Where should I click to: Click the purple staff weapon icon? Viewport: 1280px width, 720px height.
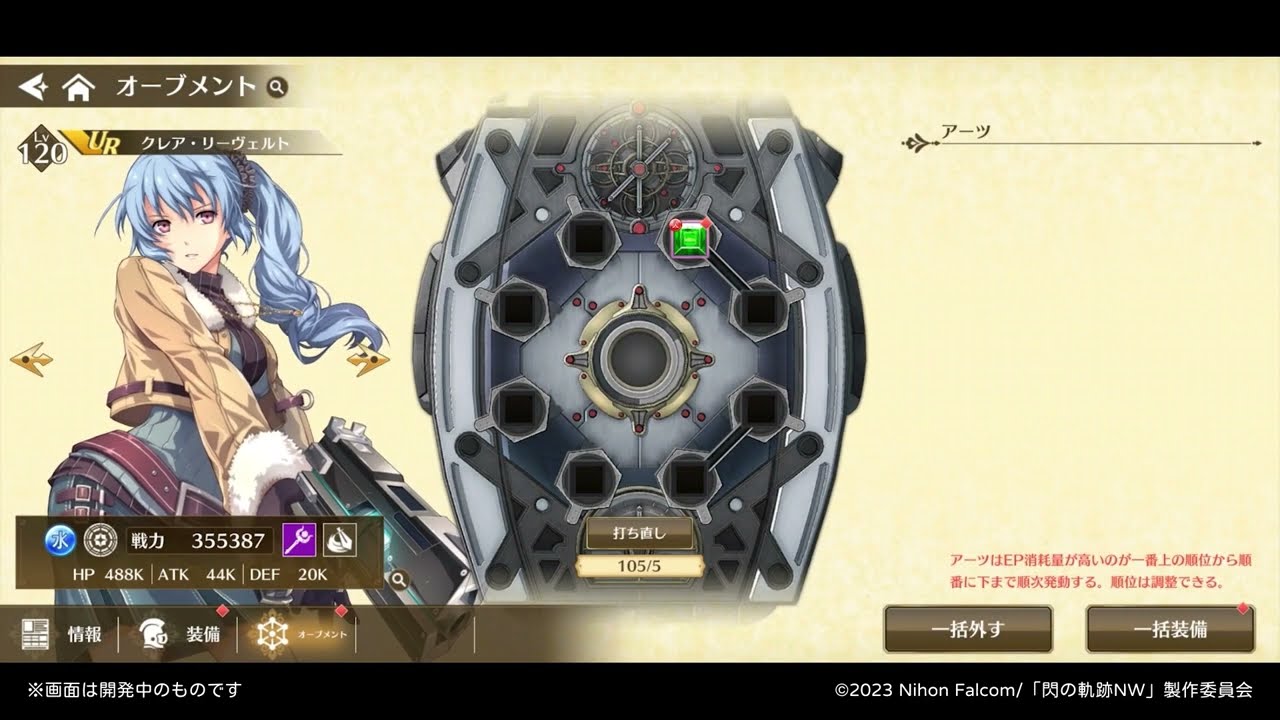[301, 541]
